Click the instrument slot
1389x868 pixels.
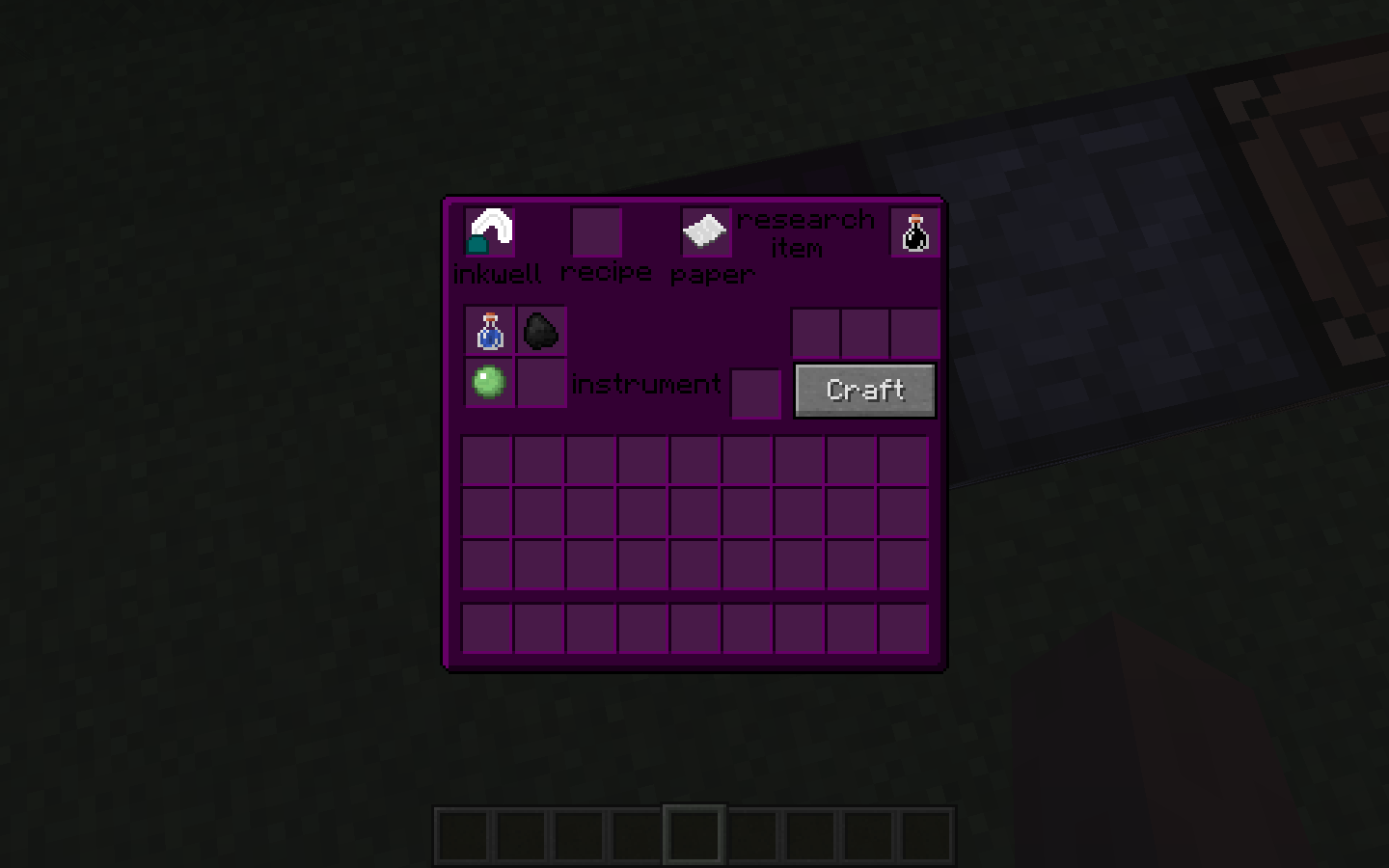[x=756, y=393]
